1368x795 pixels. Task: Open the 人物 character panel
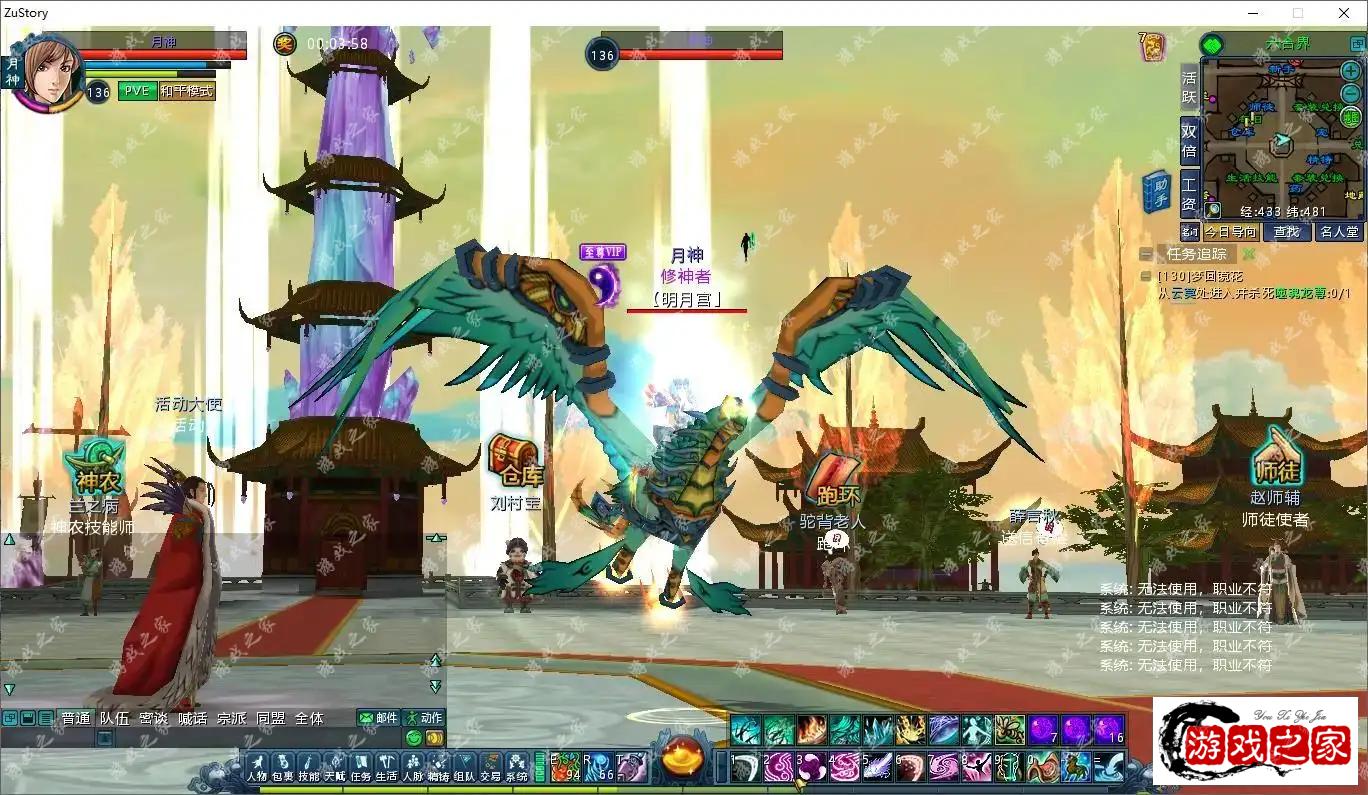257,767
